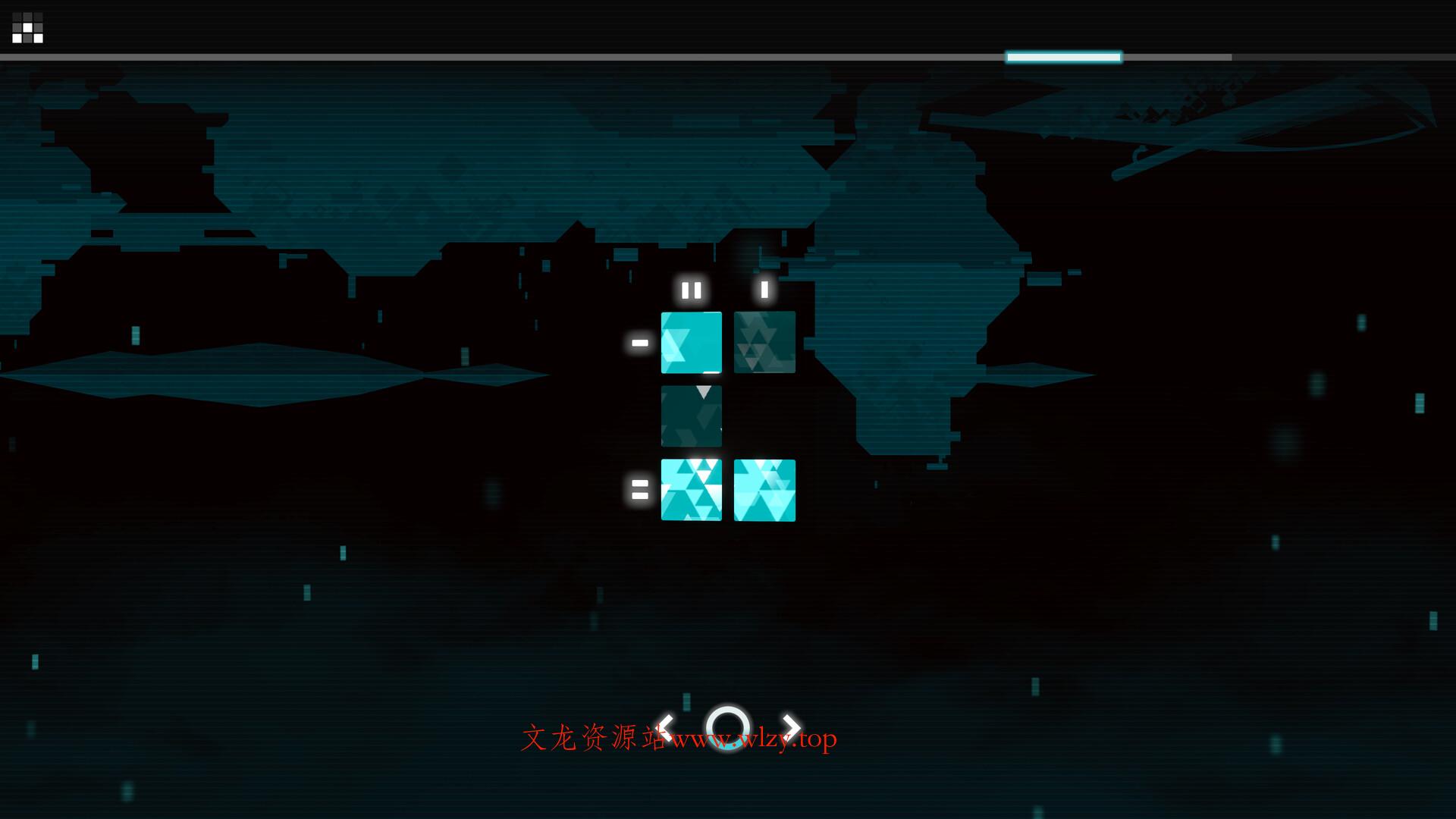1456x819 pixels.
Task: Click the "I" symbol above the right tile column
Action: coord(764,288)
